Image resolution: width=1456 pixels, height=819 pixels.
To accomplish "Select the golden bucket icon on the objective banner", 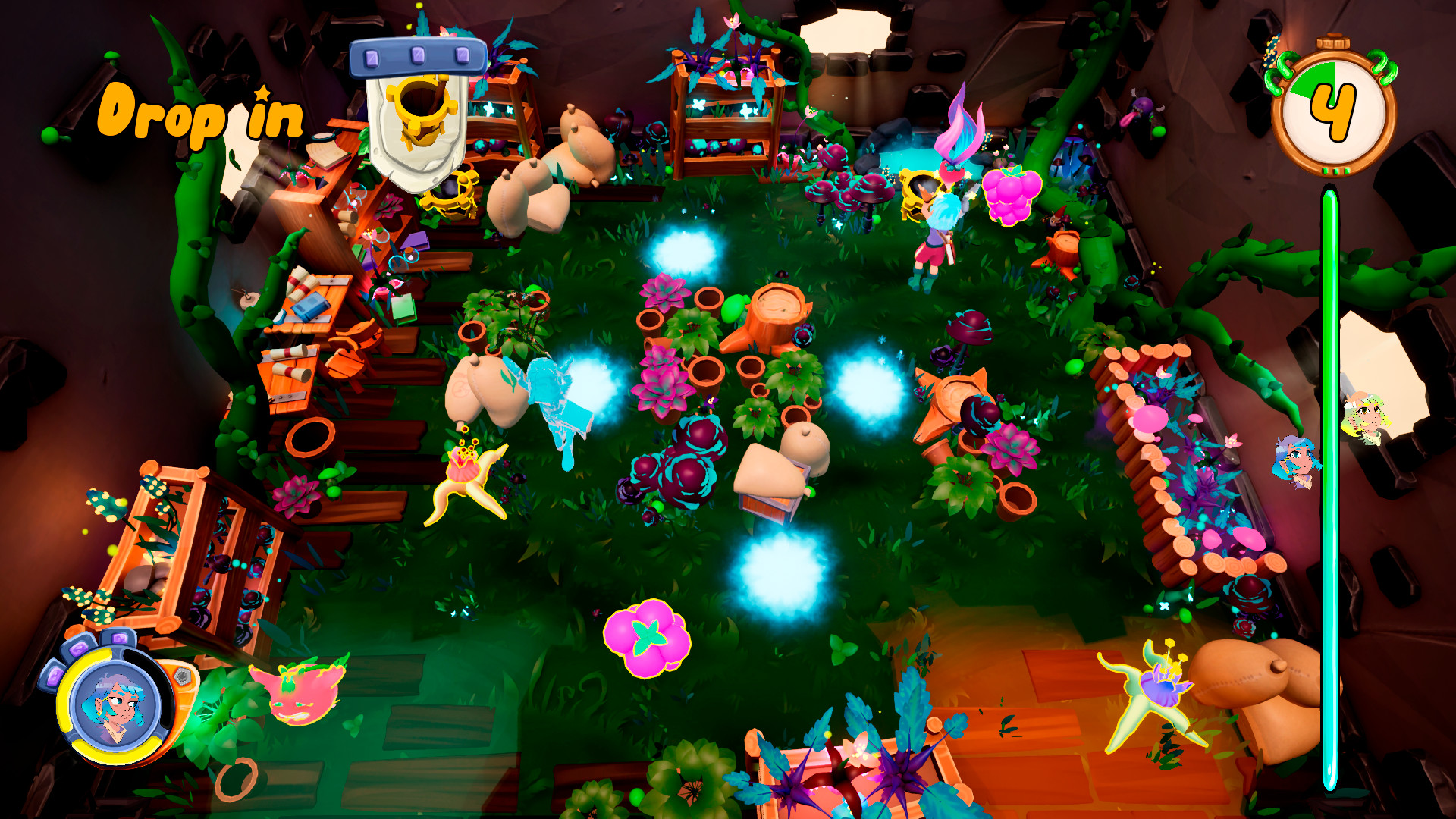I will tap(421, 108).
